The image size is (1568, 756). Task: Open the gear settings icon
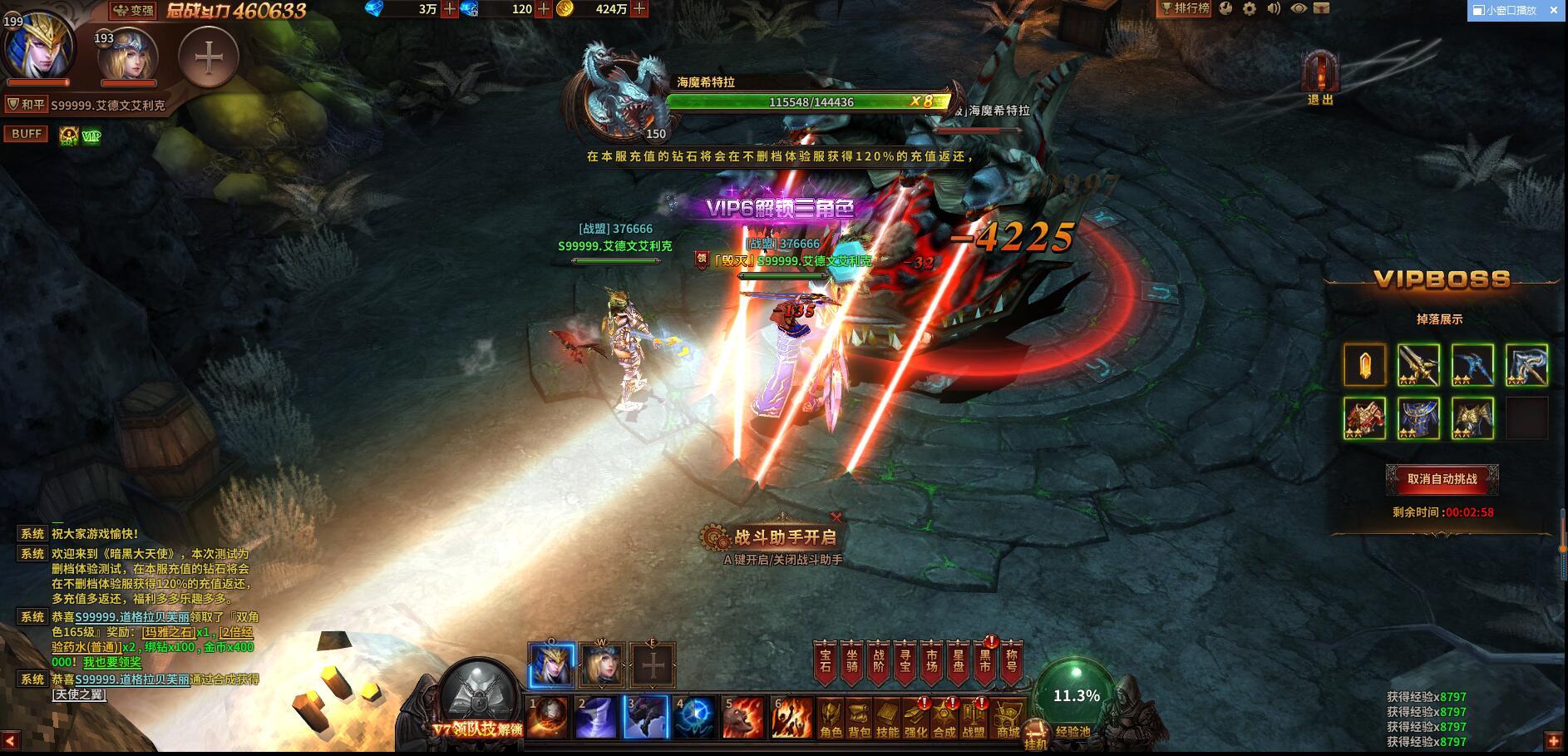tap(1250, 9)
